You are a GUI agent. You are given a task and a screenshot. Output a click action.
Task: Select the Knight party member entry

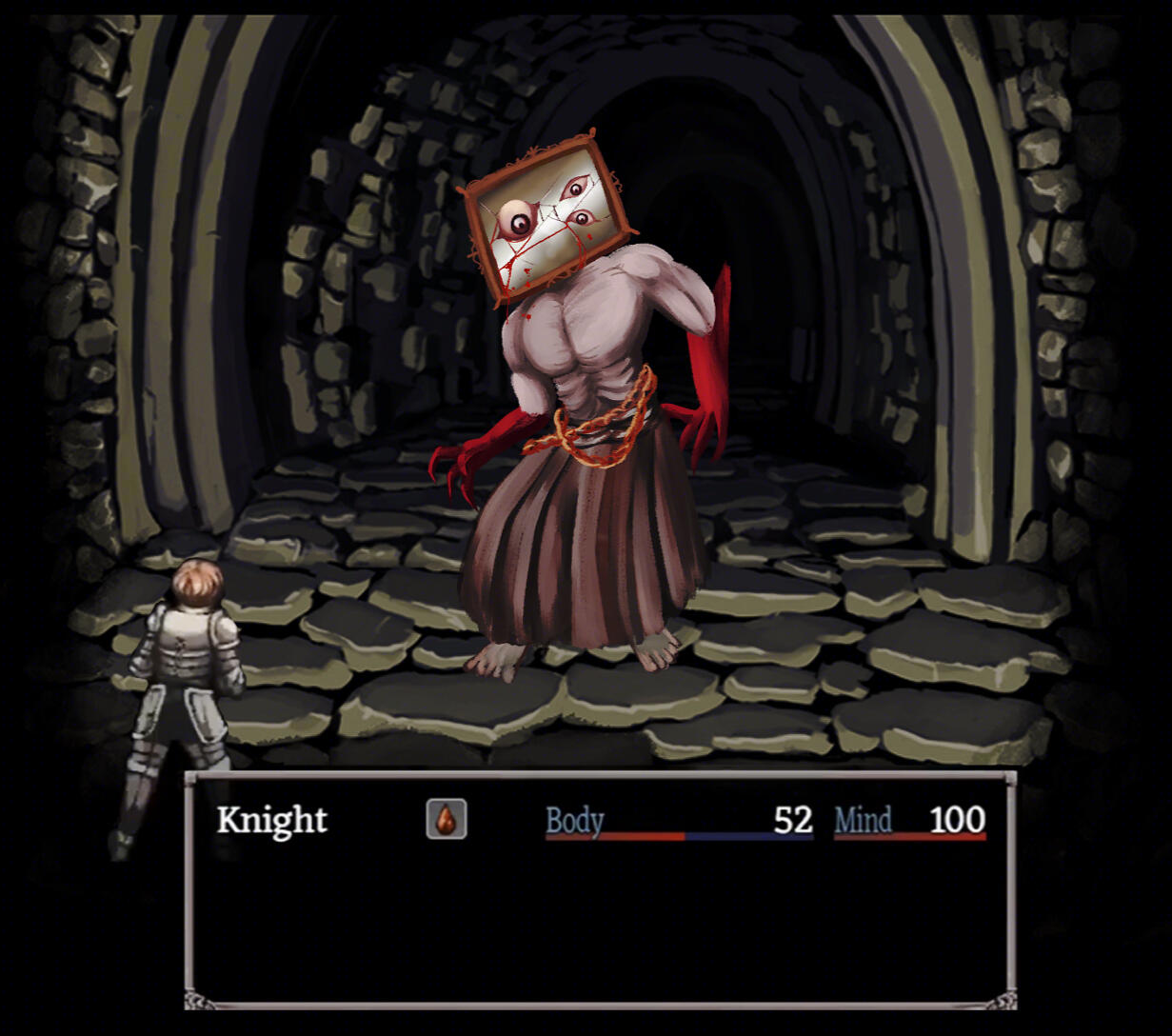click(x=272, y=820)
